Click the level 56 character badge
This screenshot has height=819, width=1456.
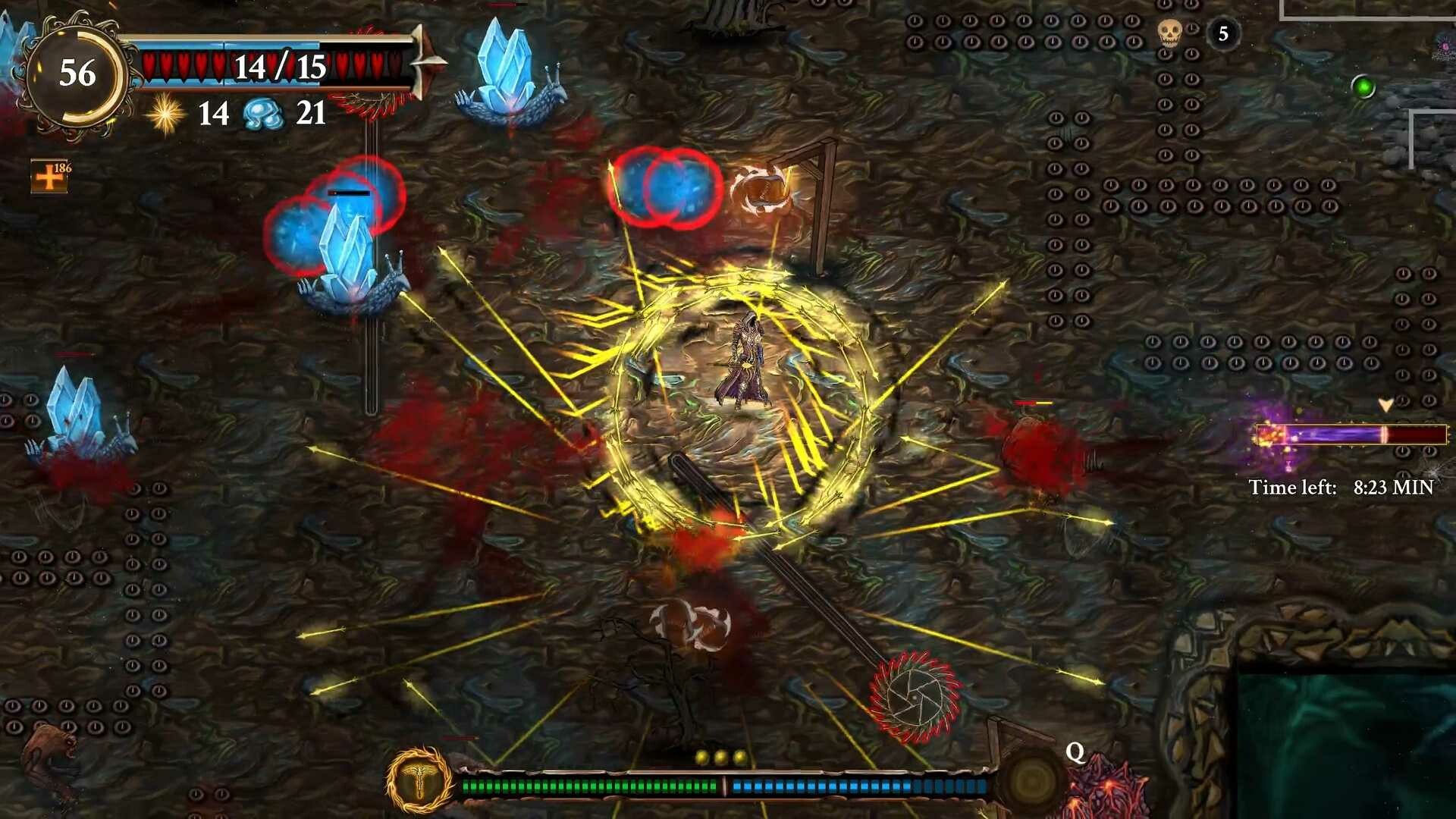tap(76, 74)
